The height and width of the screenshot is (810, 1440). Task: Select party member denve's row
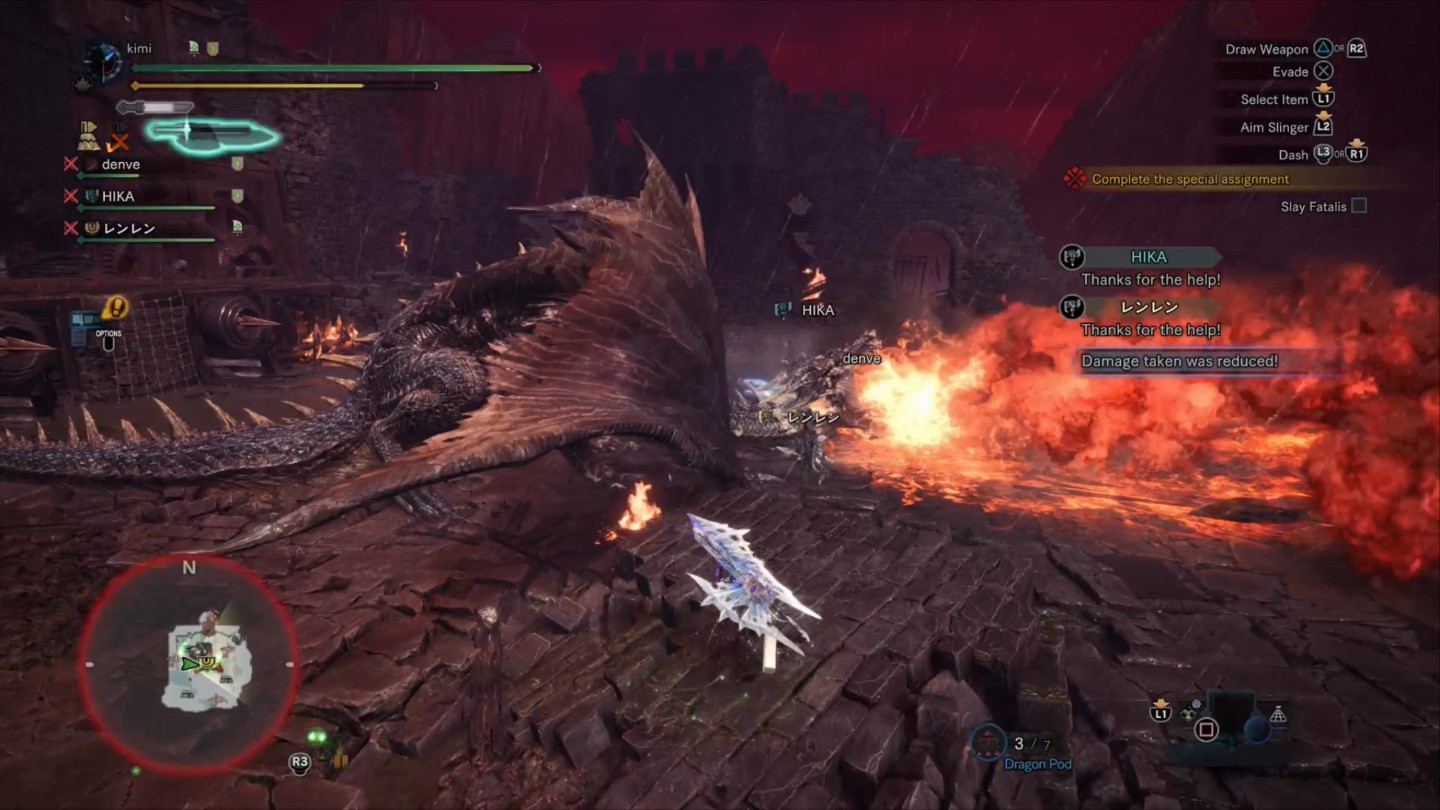pyautogui.click(x=121, y=165)
